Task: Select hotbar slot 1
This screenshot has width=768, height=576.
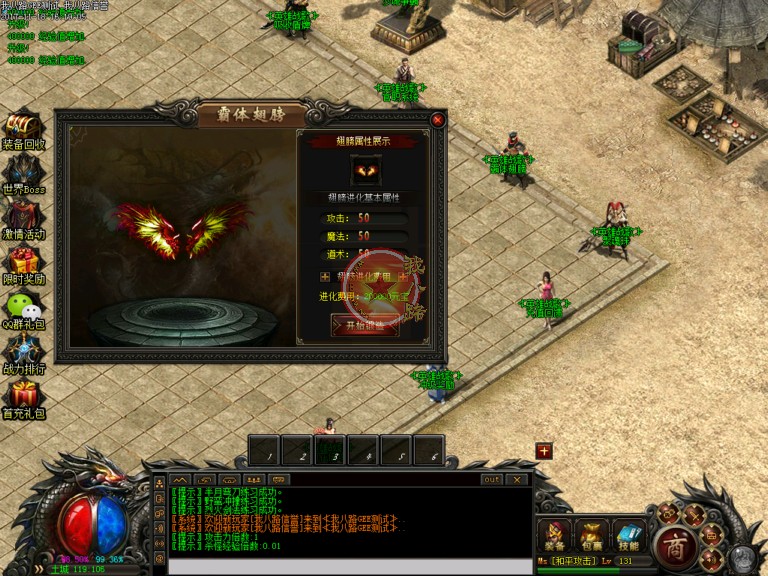Action: pyautogui.click(x=265, y=451)
